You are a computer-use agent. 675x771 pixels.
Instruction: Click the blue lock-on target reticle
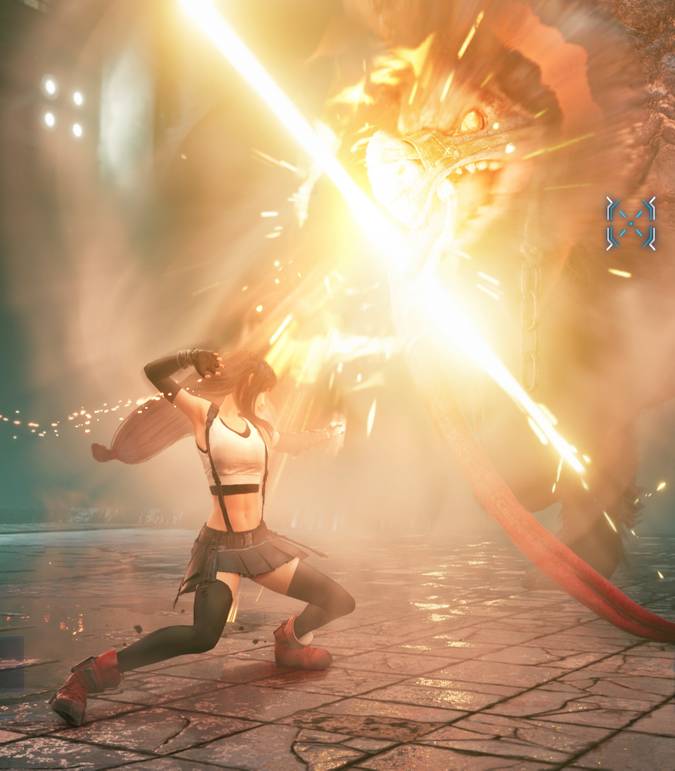[630, 222]
